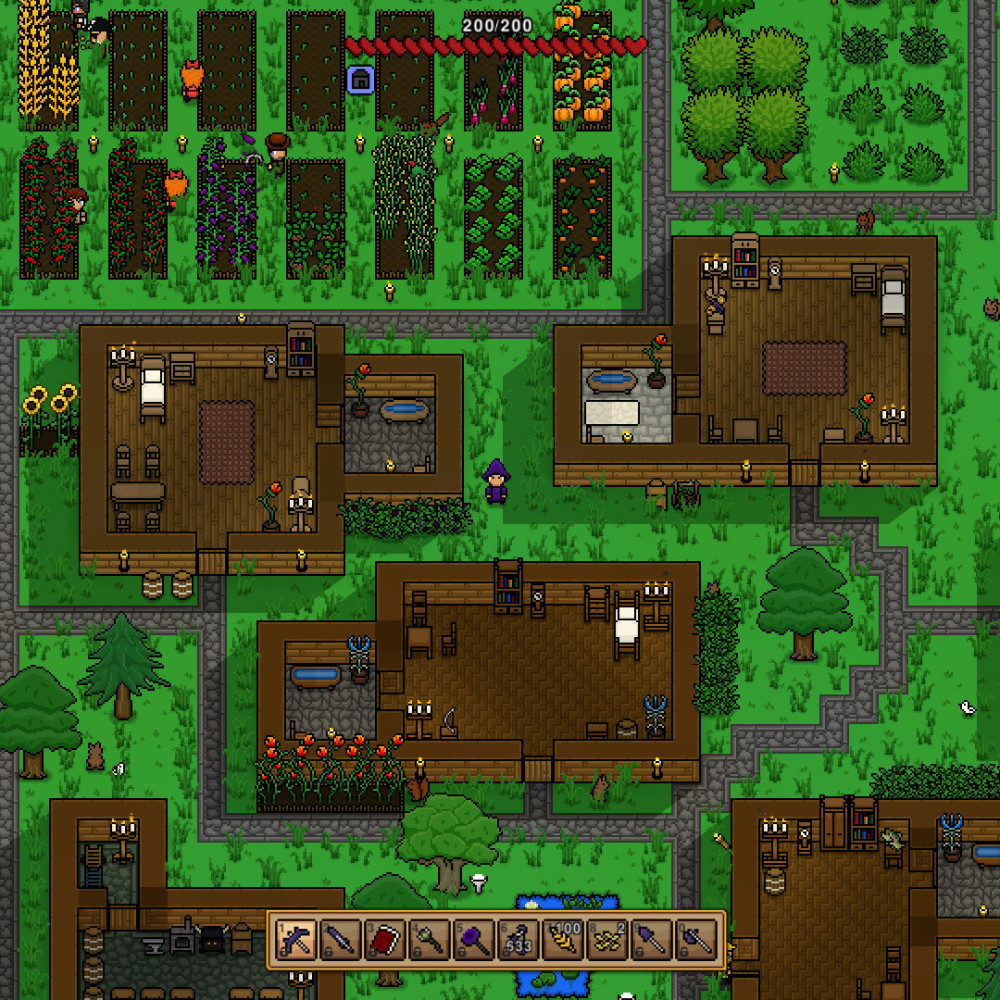
Task: Select the red book hotbar slot
Action: click(385, 940)
